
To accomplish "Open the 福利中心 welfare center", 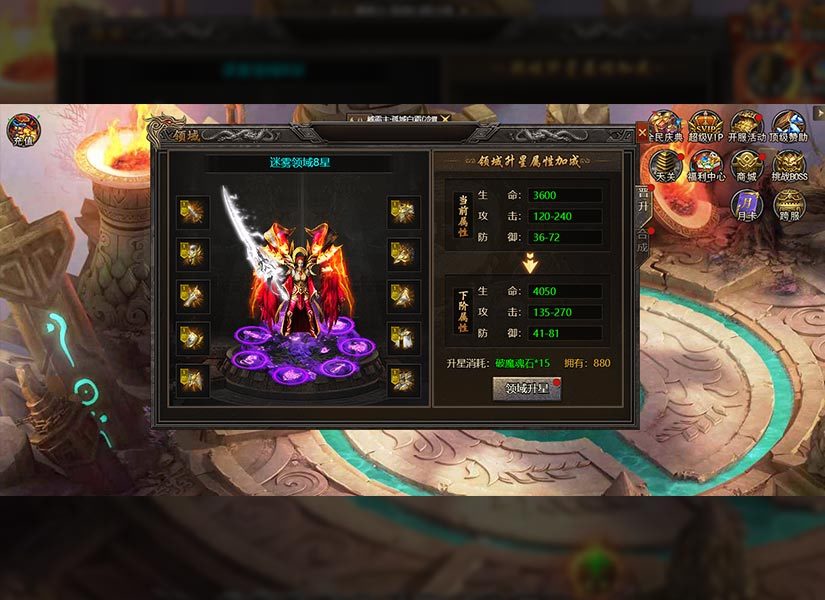I will (x=706, y=166).
